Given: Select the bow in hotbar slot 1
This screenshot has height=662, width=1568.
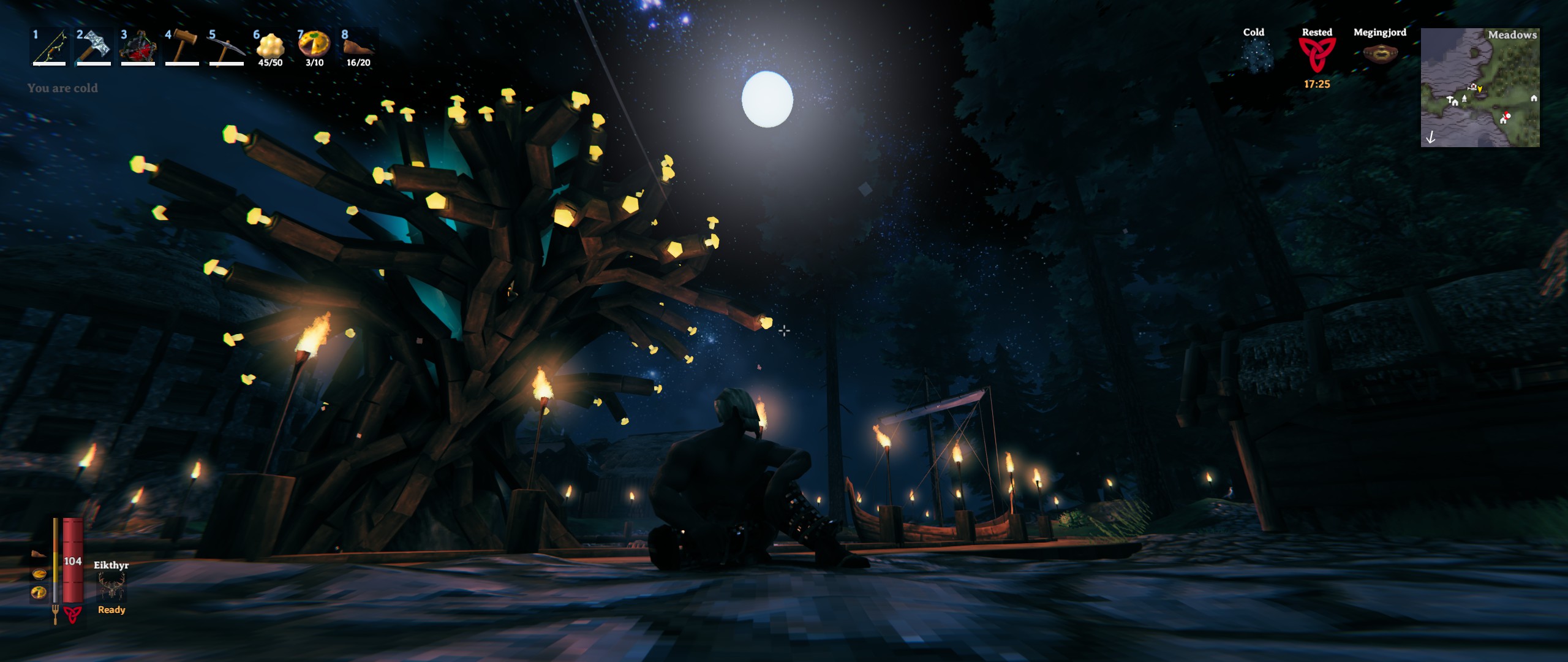Looking at the screenshot, I should click(48, 48).
